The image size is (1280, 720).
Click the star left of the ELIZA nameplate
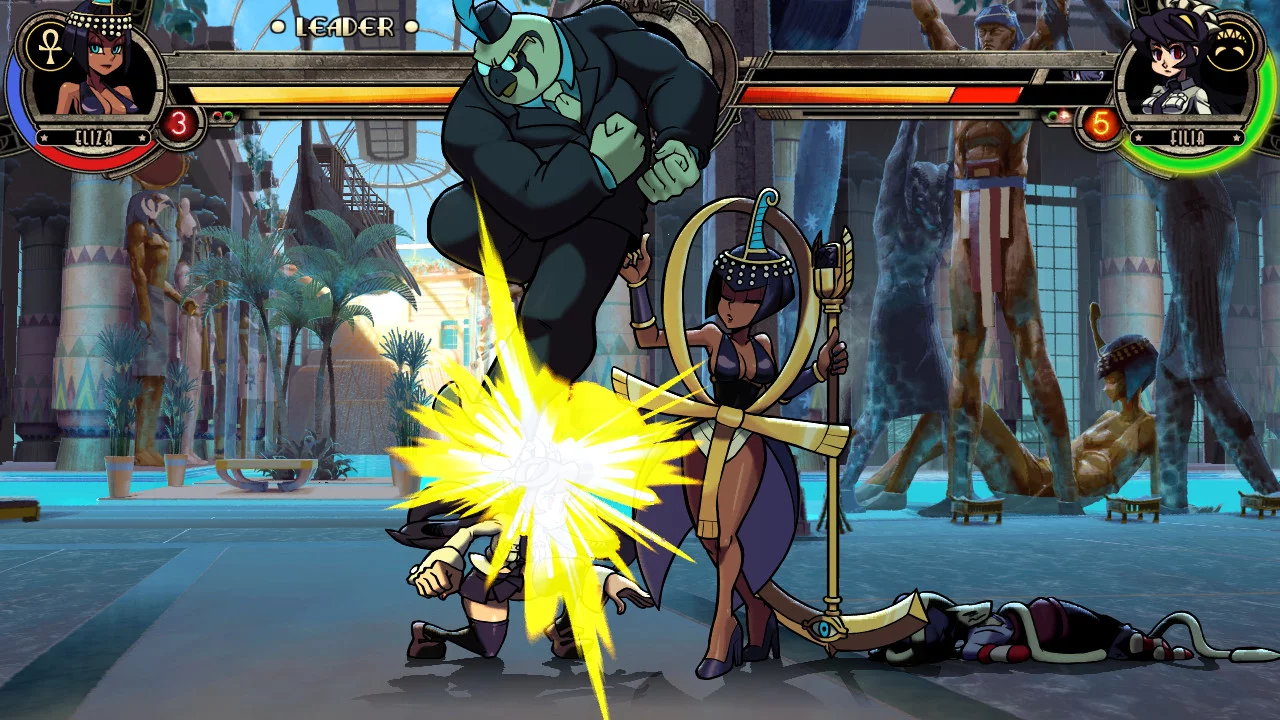pyautogui.click(x=44, y=137)
